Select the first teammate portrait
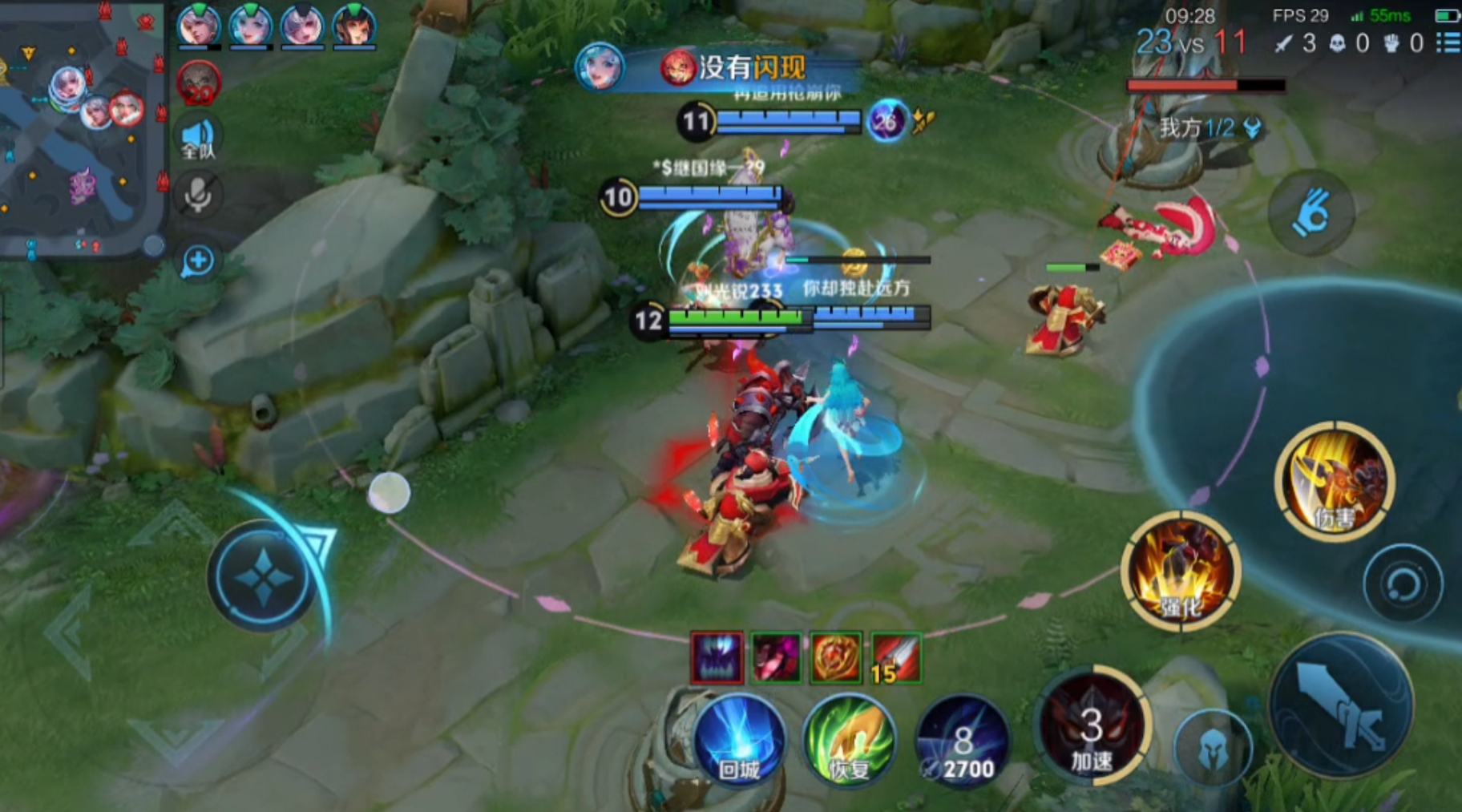This screenshot has width=1462, height=812. (x=199, y=26)
